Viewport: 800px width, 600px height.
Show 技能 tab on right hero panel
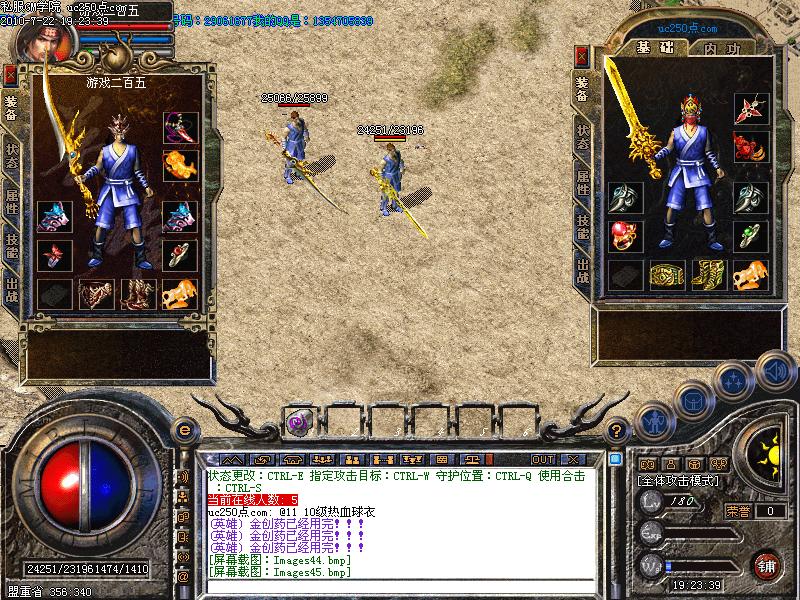[x=582, y=226]
